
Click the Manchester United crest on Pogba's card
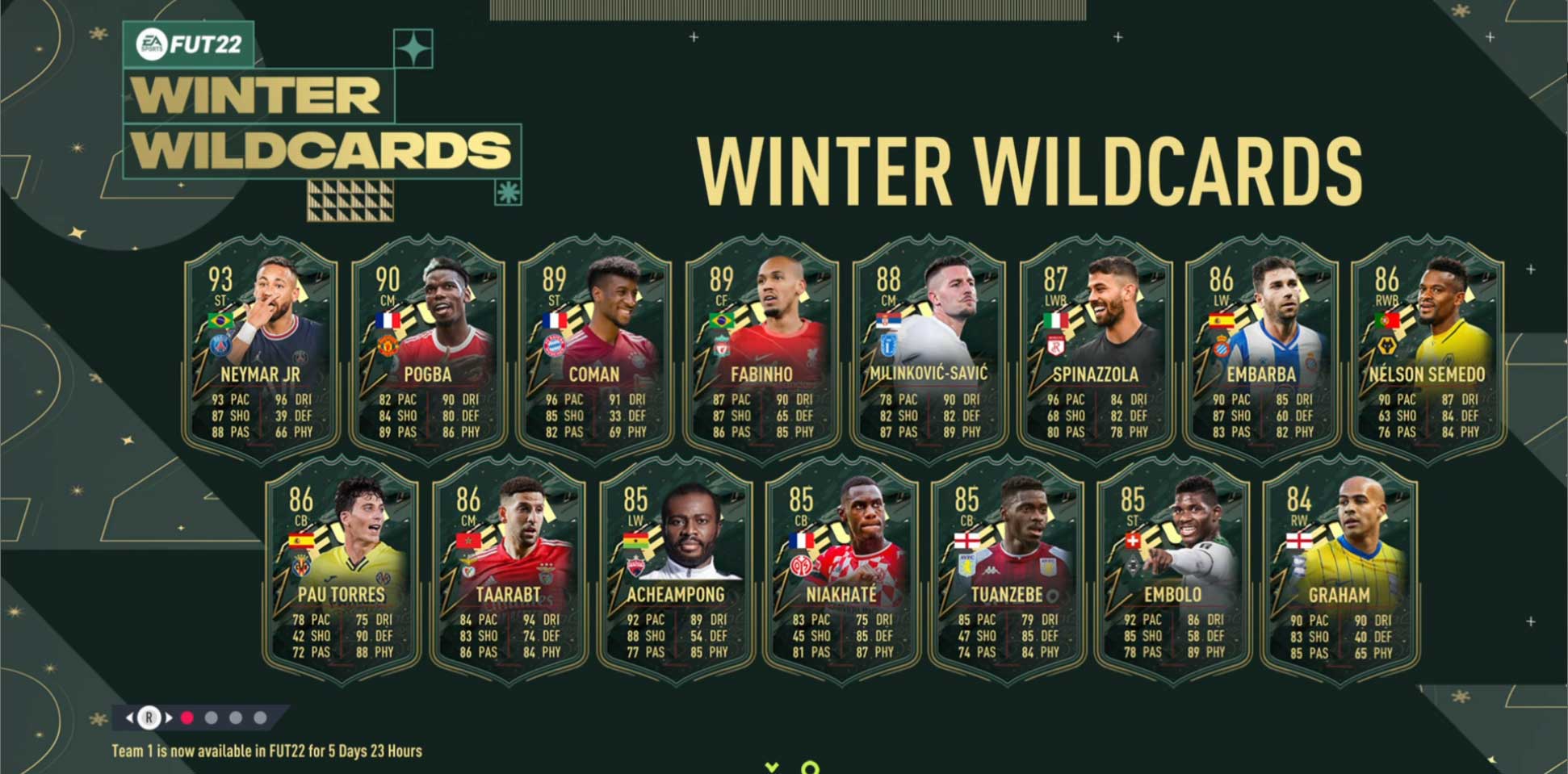[x=388, y=347]
